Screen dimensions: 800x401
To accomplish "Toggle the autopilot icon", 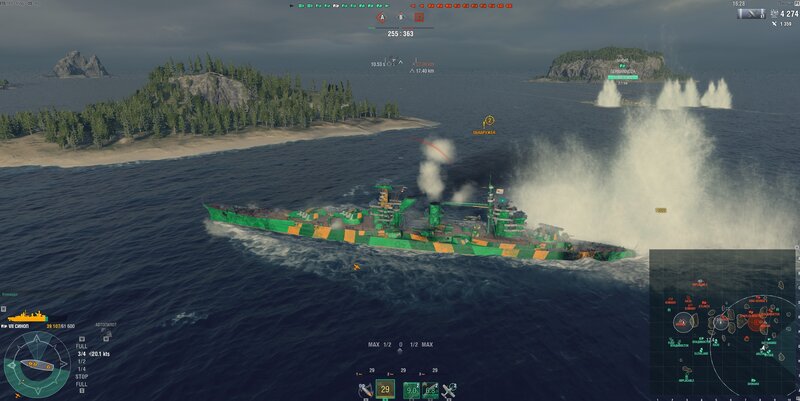I will (x=105, y=324).
